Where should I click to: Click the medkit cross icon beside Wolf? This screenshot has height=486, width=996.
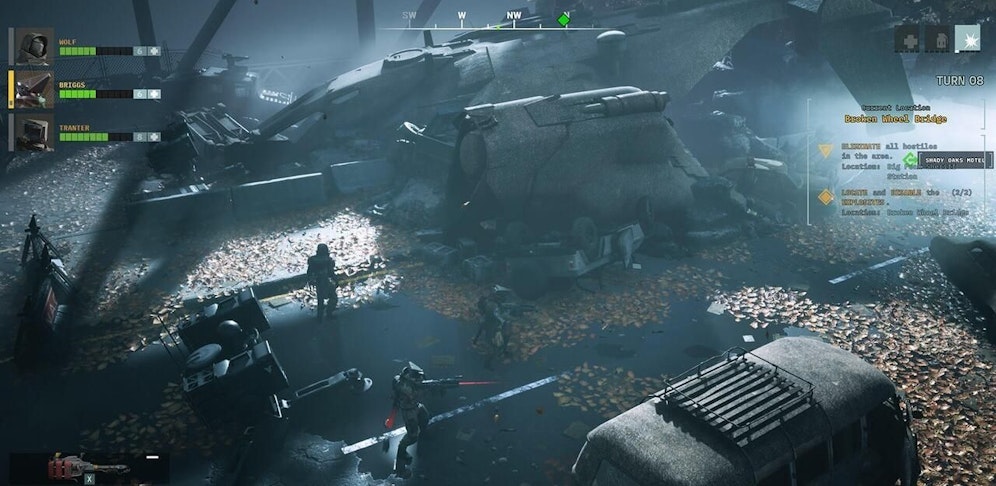coord(154,51)
